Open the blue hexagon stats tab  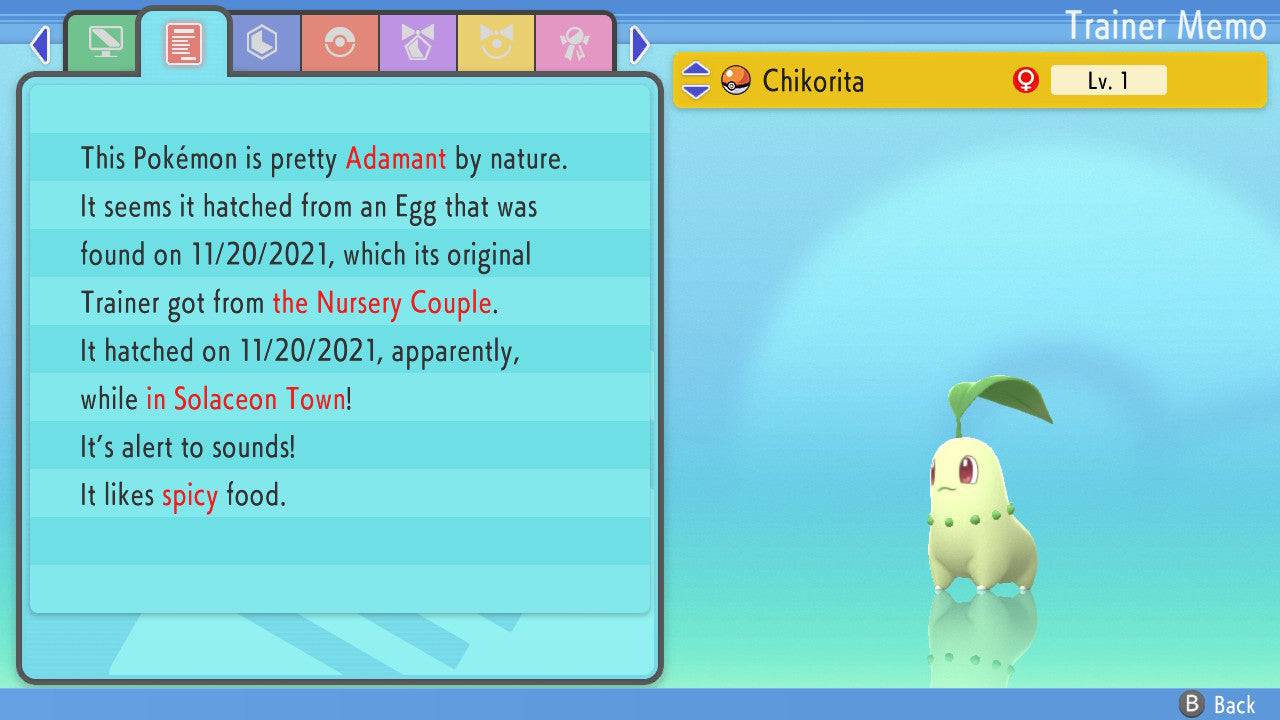pos(262,43)
